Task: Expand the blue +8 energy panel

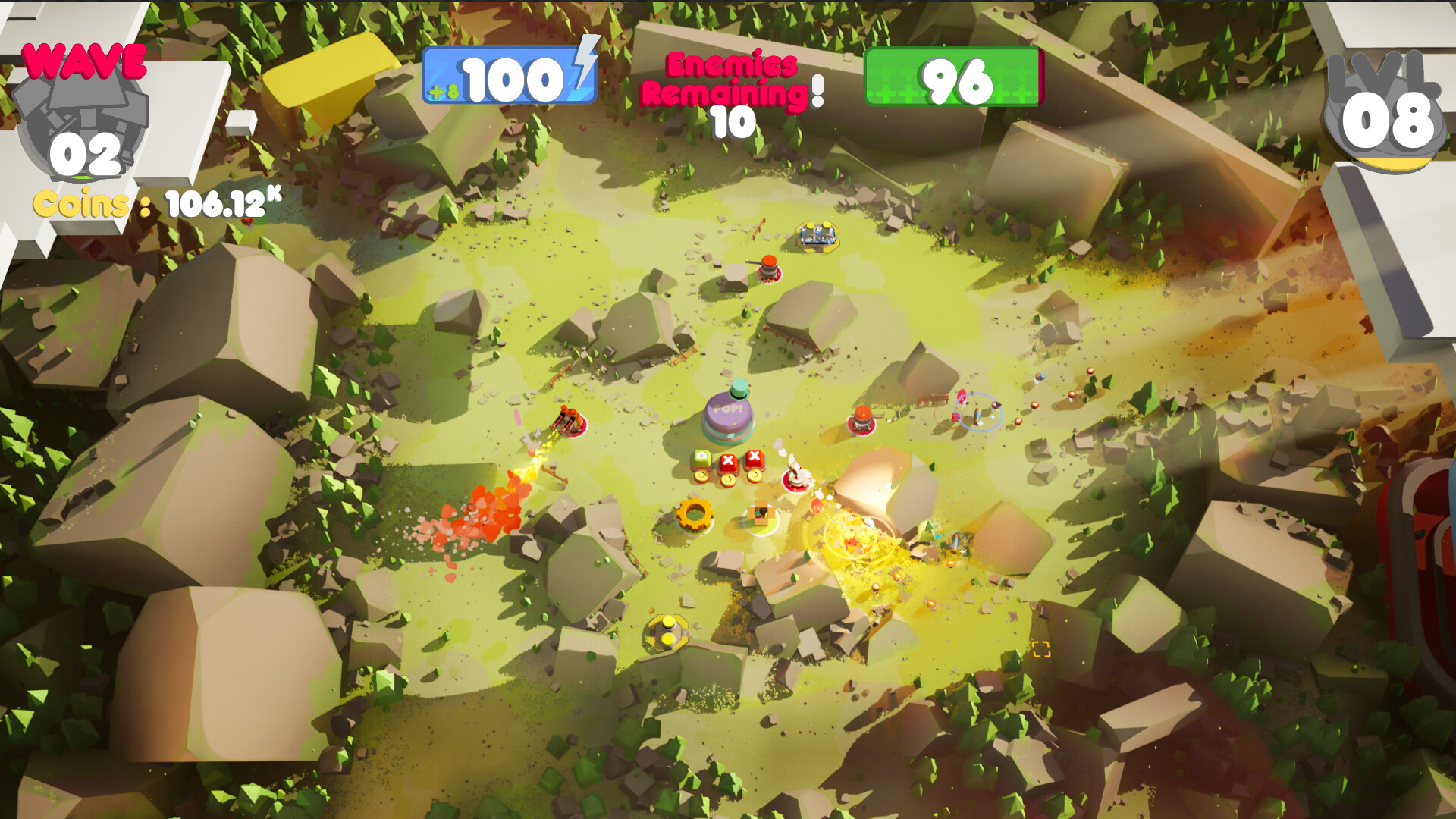Action: 508,76
